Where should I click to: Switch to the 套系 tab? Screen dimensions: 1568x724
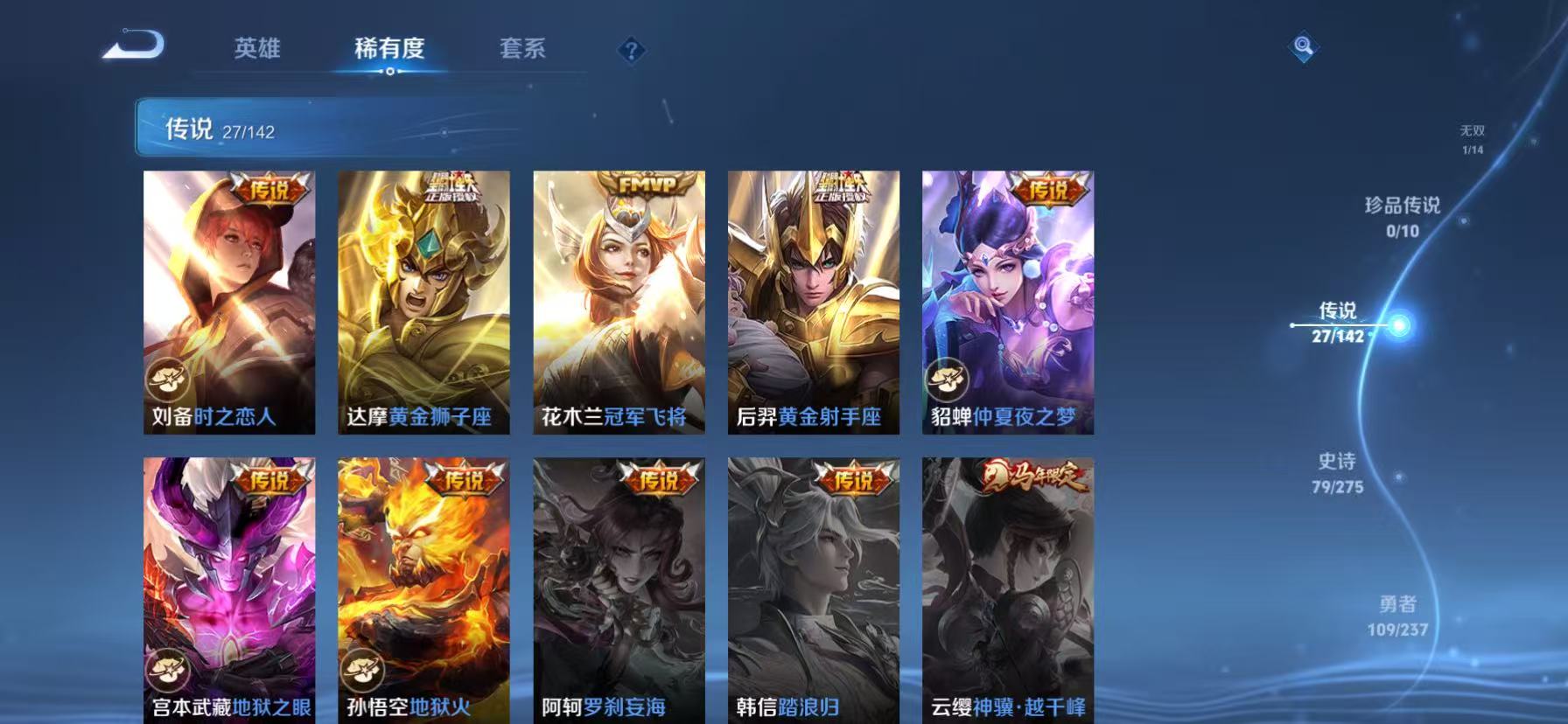click(521, 50)
